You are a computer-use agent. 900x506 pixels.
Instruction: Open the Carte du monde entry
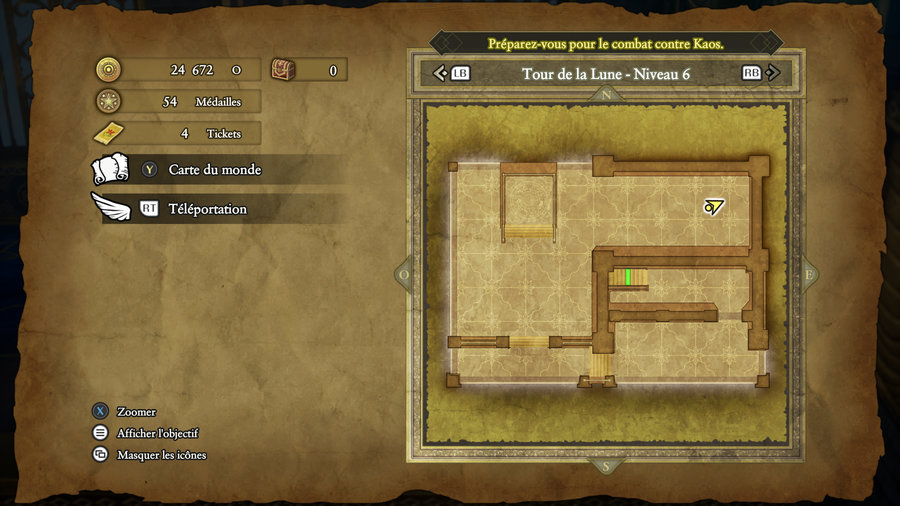click(x=214, y=170)
